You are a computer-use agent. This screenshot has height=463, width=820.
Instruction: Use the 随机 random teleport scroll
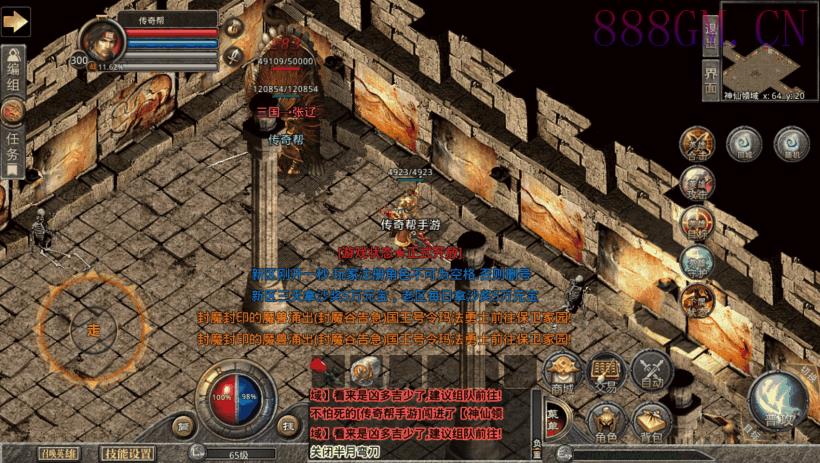coord(791,142)
